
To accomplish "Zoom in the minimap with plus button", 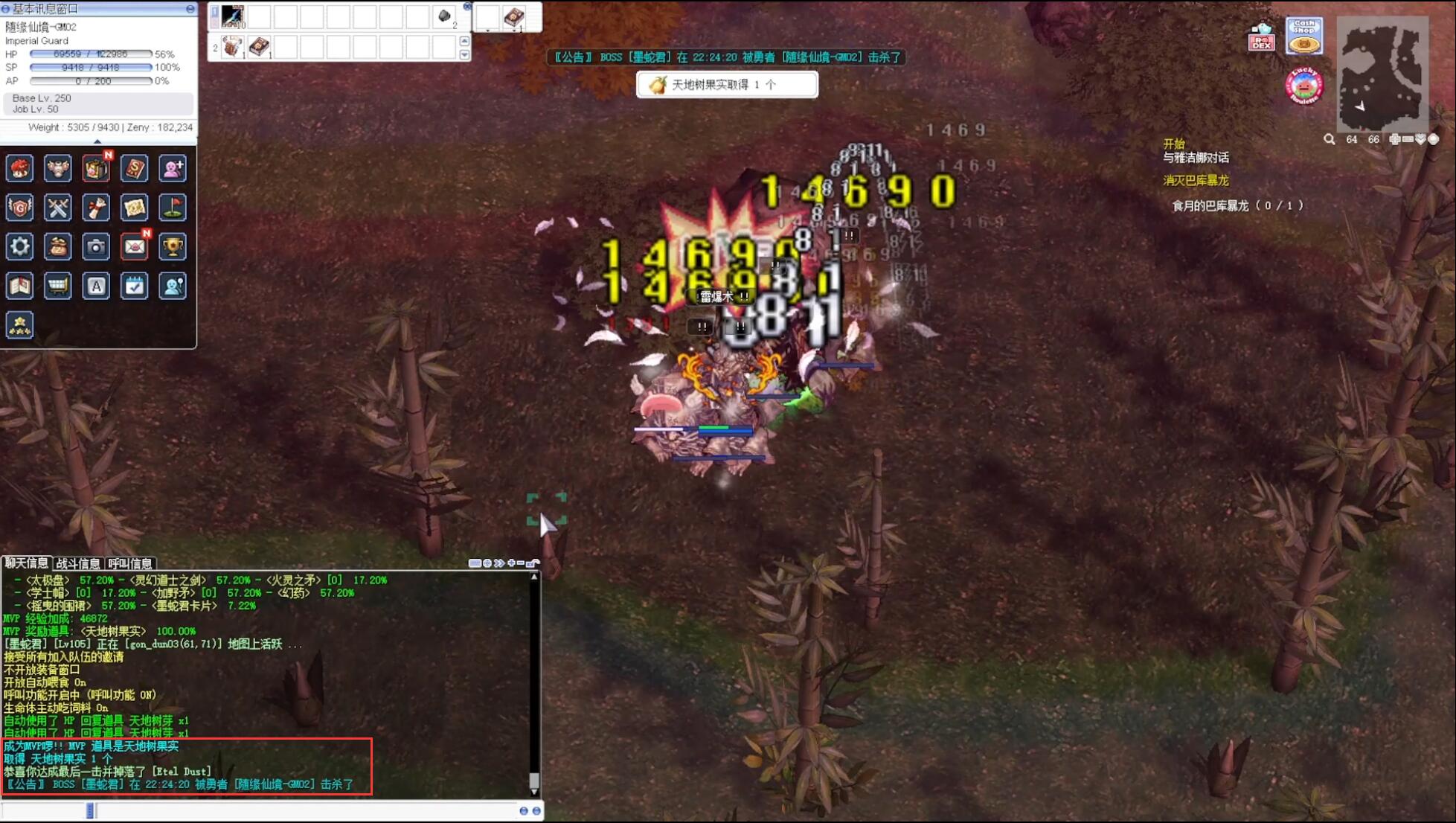I will [1394, 139].
